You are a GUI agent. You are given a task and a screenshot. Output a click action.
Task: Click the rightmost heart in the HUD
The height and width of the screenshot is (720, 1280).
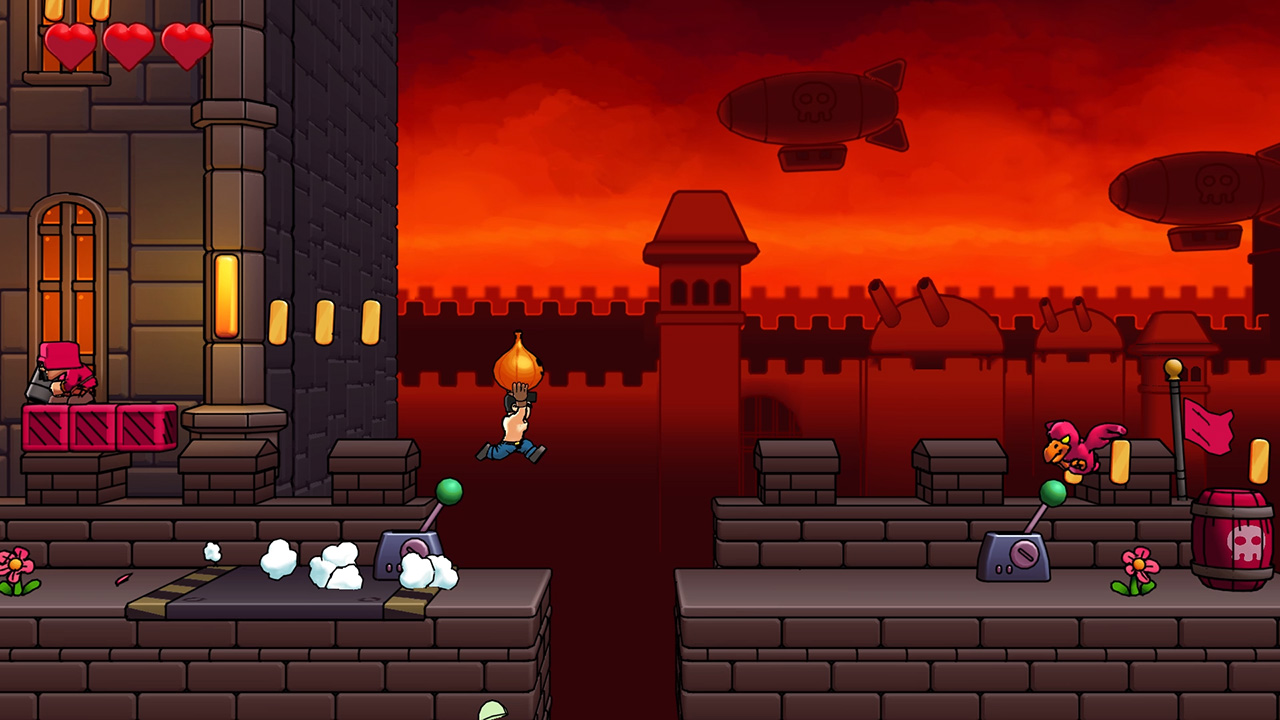(x=188, y=44)
